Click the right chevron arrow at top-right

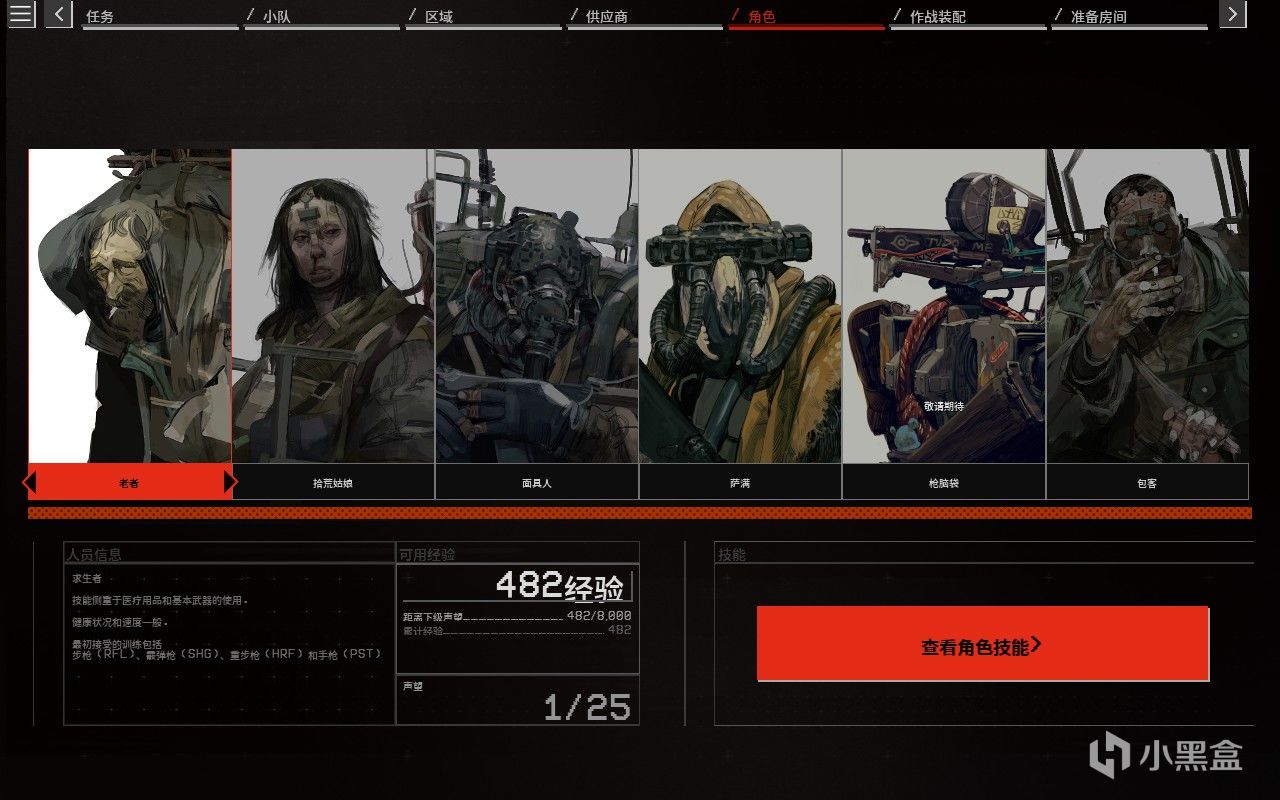(x=1232, y=14)
